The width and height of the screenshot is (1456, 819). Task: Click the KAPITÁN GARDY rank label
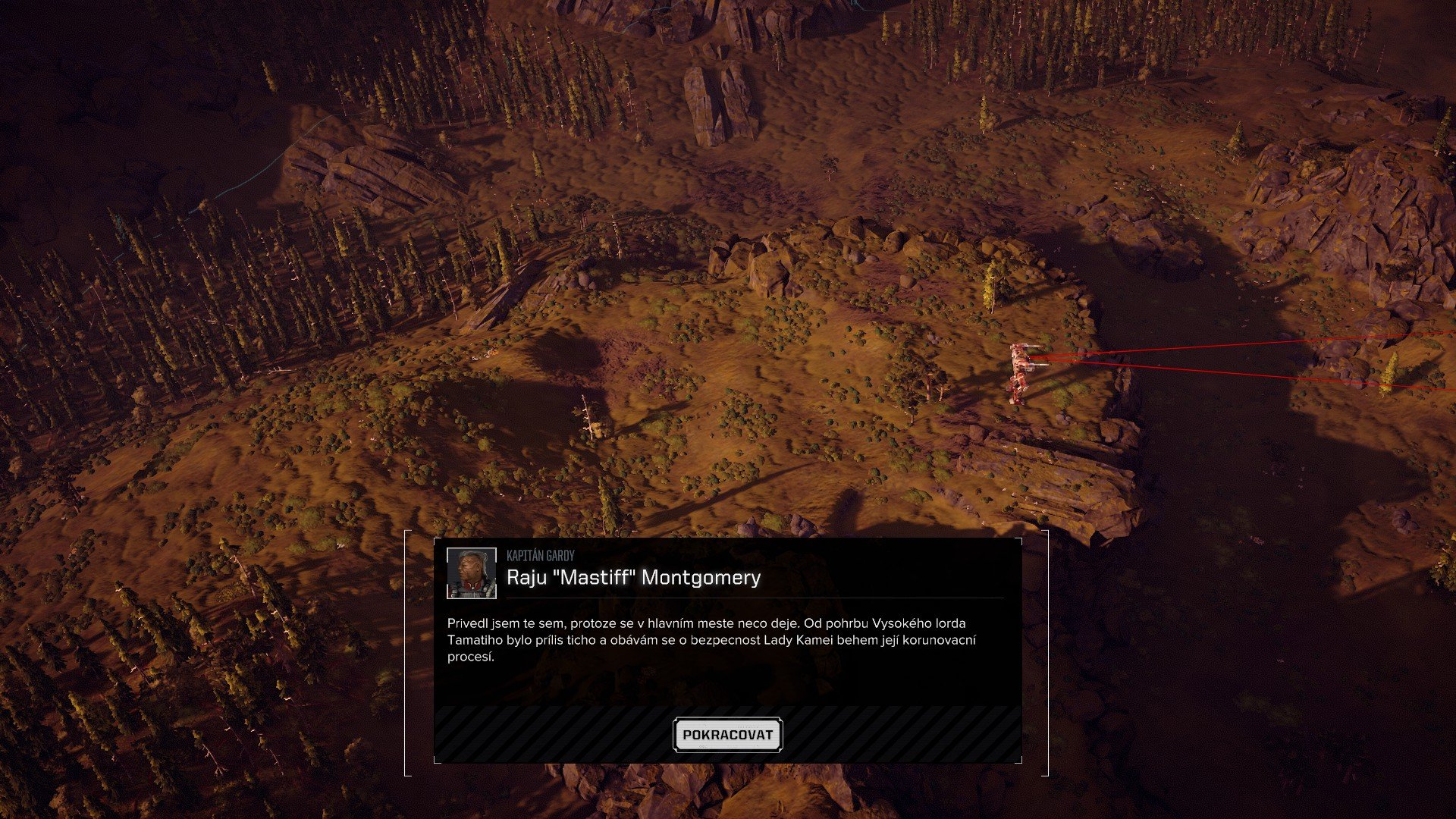click(540, 555)
